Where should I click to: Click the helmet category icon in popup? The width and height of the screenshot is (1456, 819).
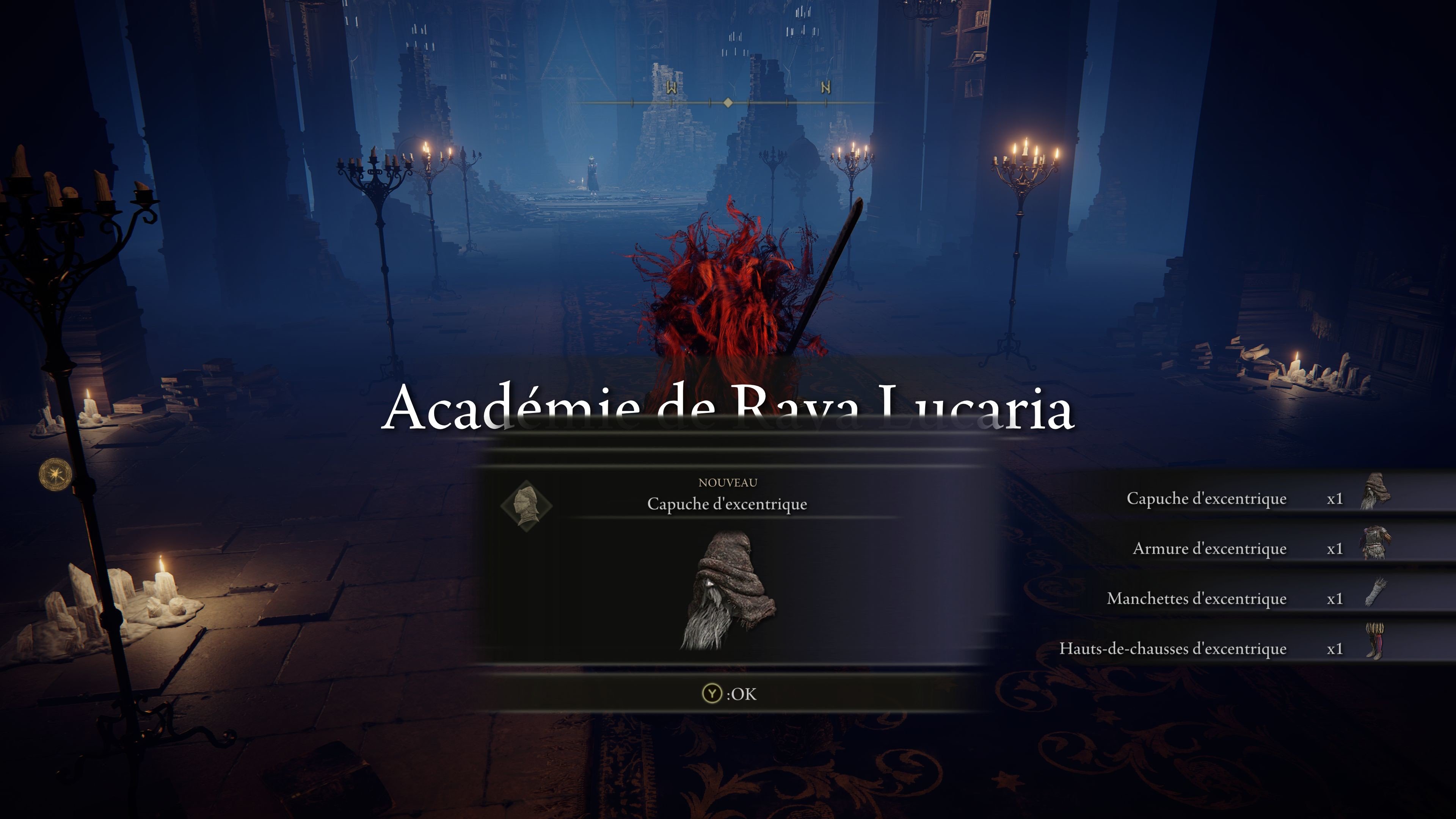[x=526, y=505]
